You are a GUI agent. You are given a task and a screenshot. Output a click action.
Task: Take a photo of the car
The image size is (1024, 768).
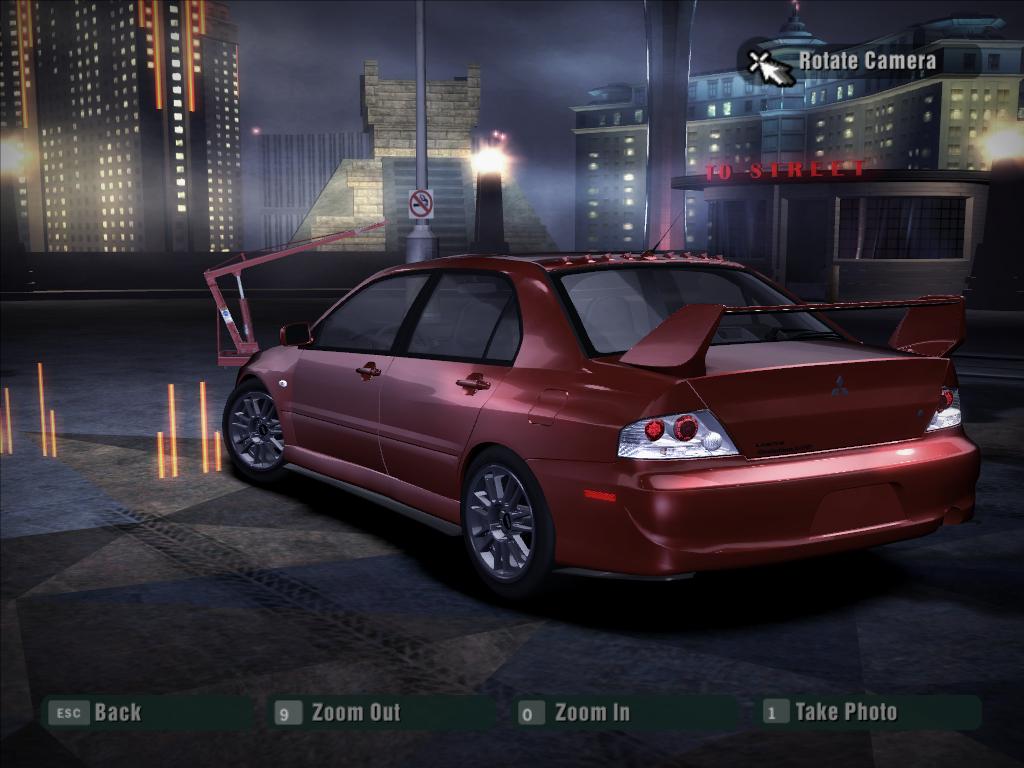coord(845,712)
